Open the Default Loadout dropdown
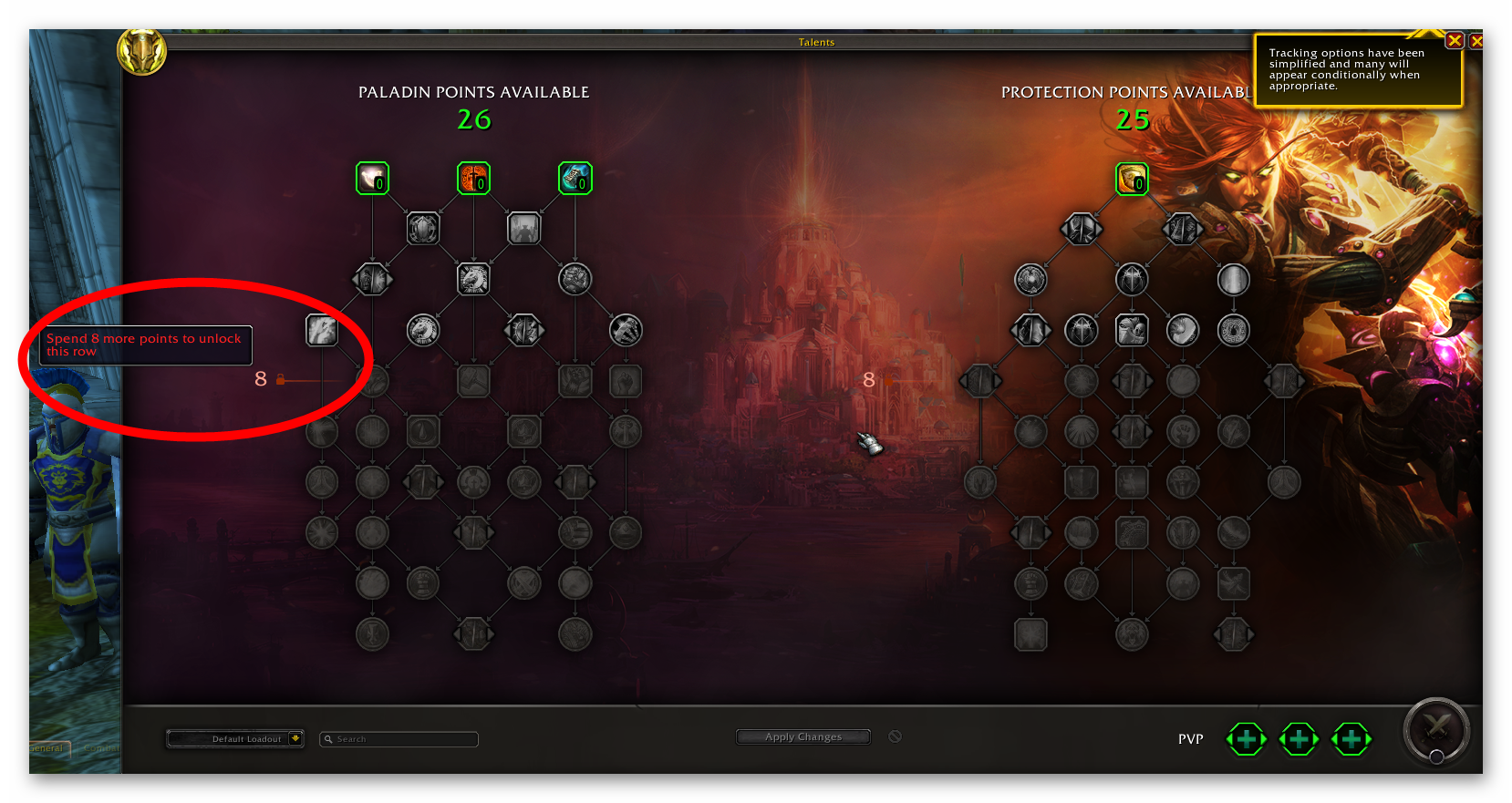 [x=234, y=739]
